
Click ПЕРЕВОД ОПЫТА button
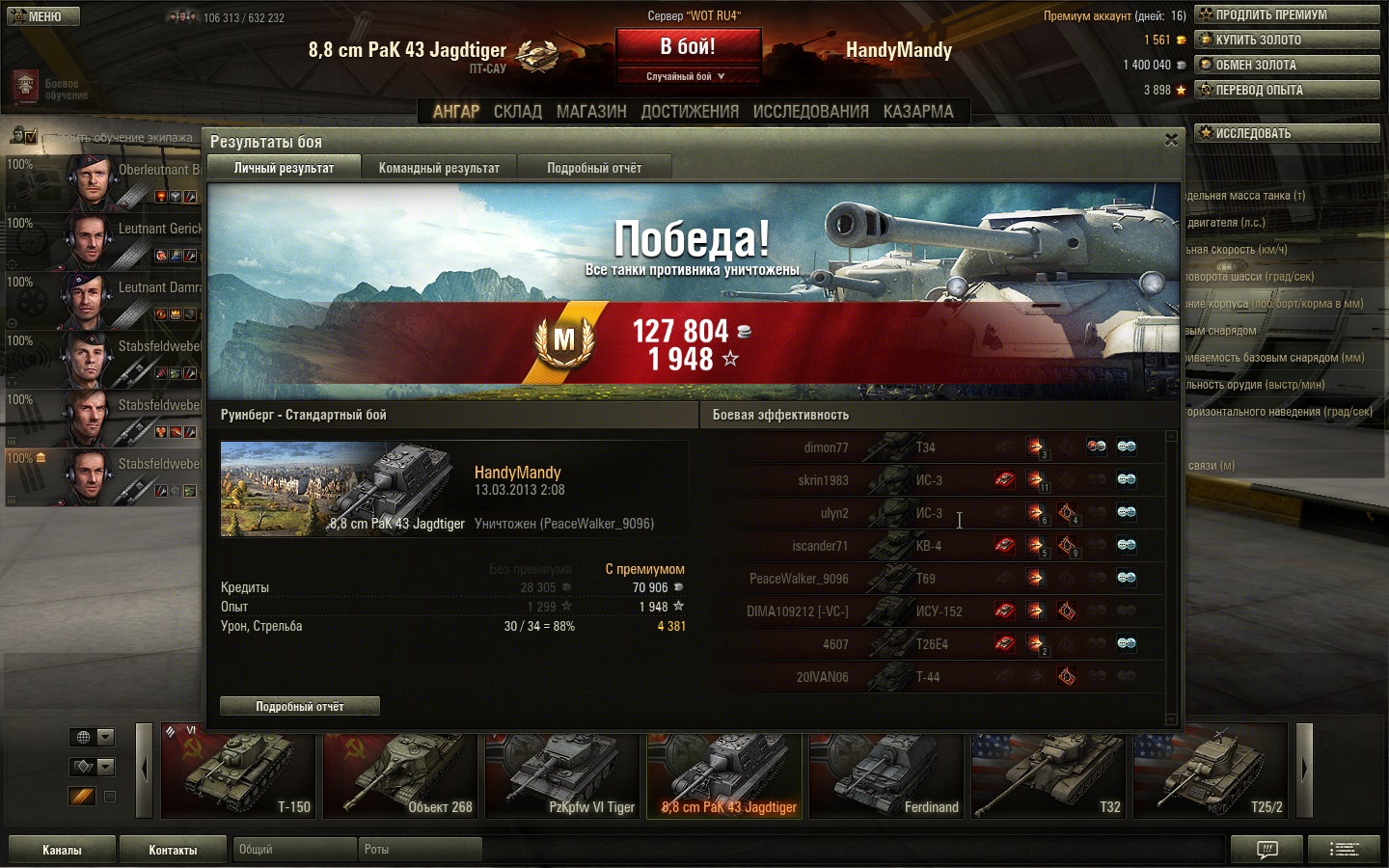pyautogui.click(x=1287, y=90)
